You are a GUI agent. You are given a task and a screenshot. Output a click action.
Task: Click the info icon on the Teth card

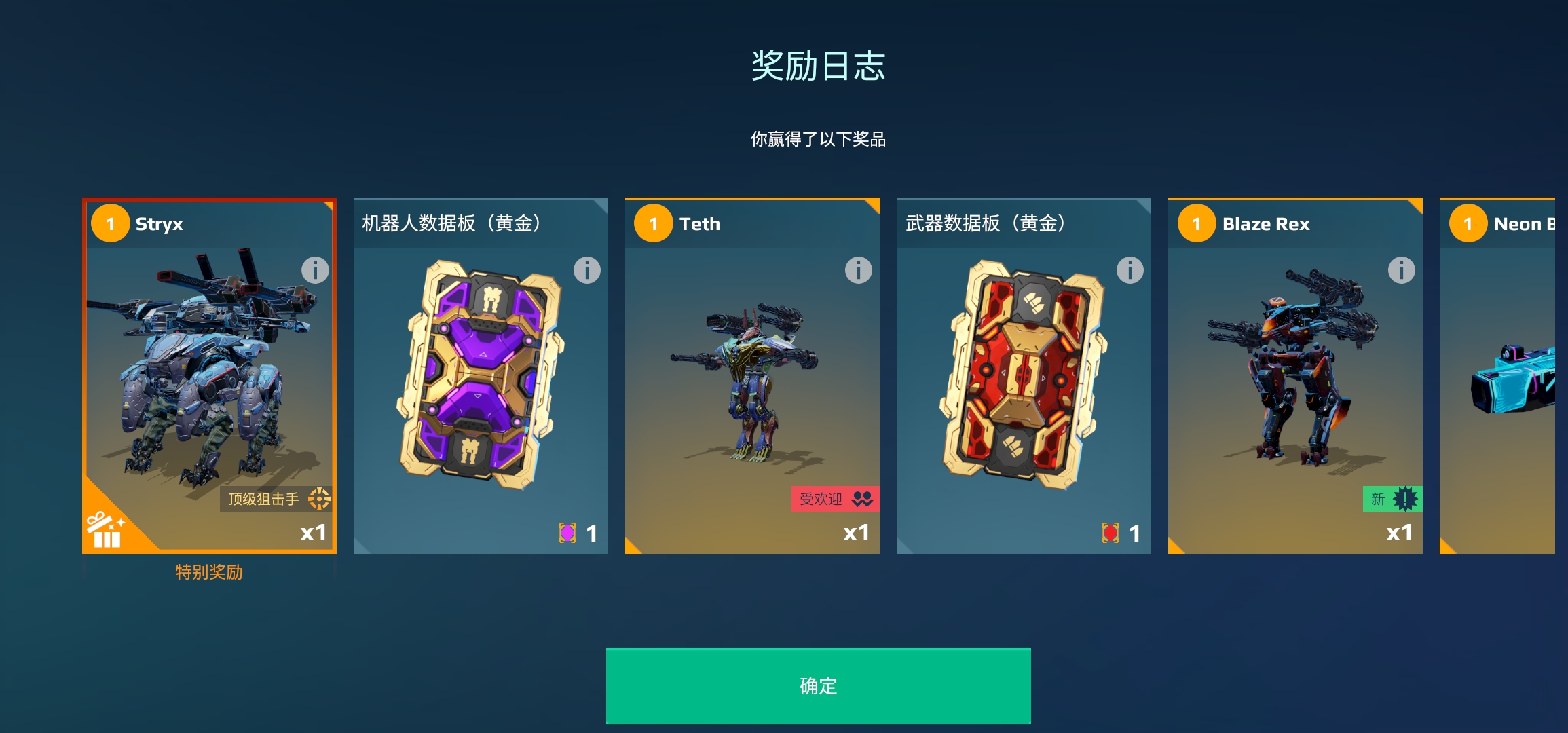[857, 271]
